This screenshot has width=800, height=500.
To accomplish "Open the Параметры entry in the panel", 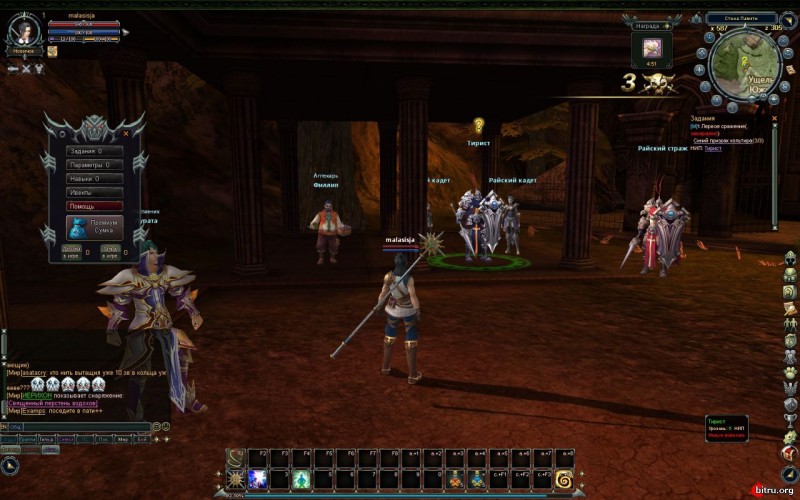I will 94,165.
